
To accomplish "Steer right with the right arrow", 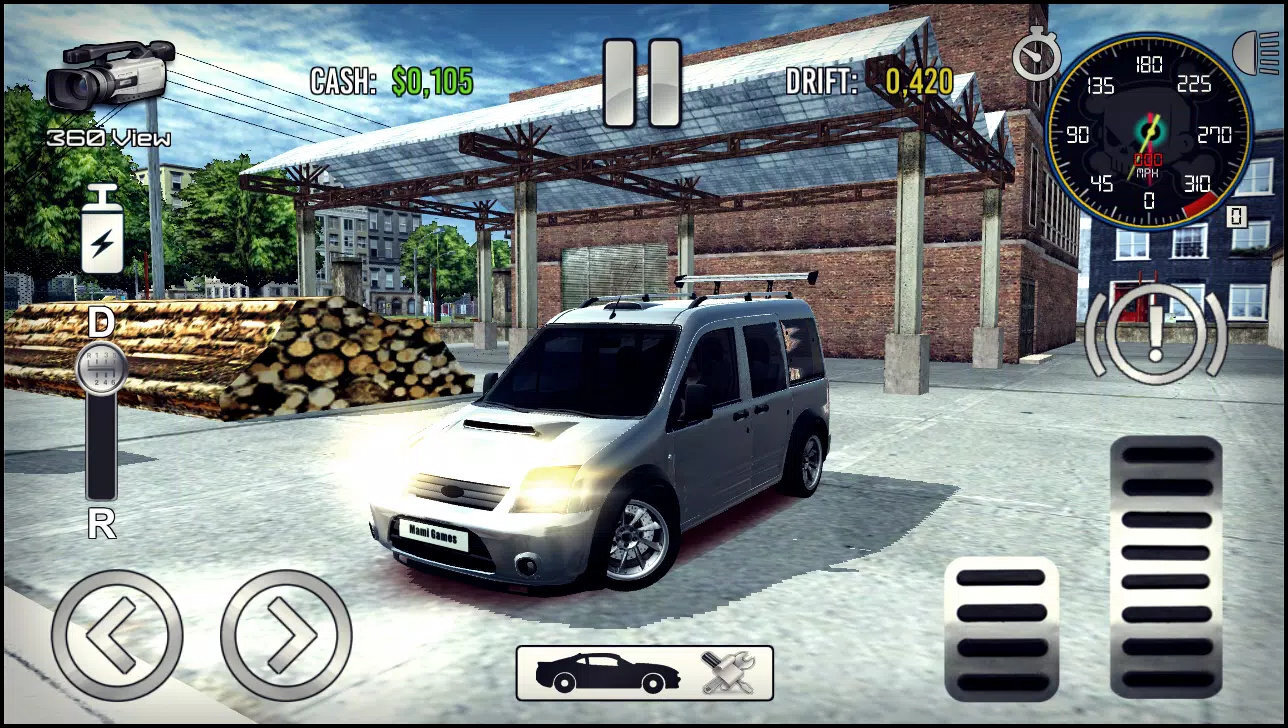I will point(286,635).
